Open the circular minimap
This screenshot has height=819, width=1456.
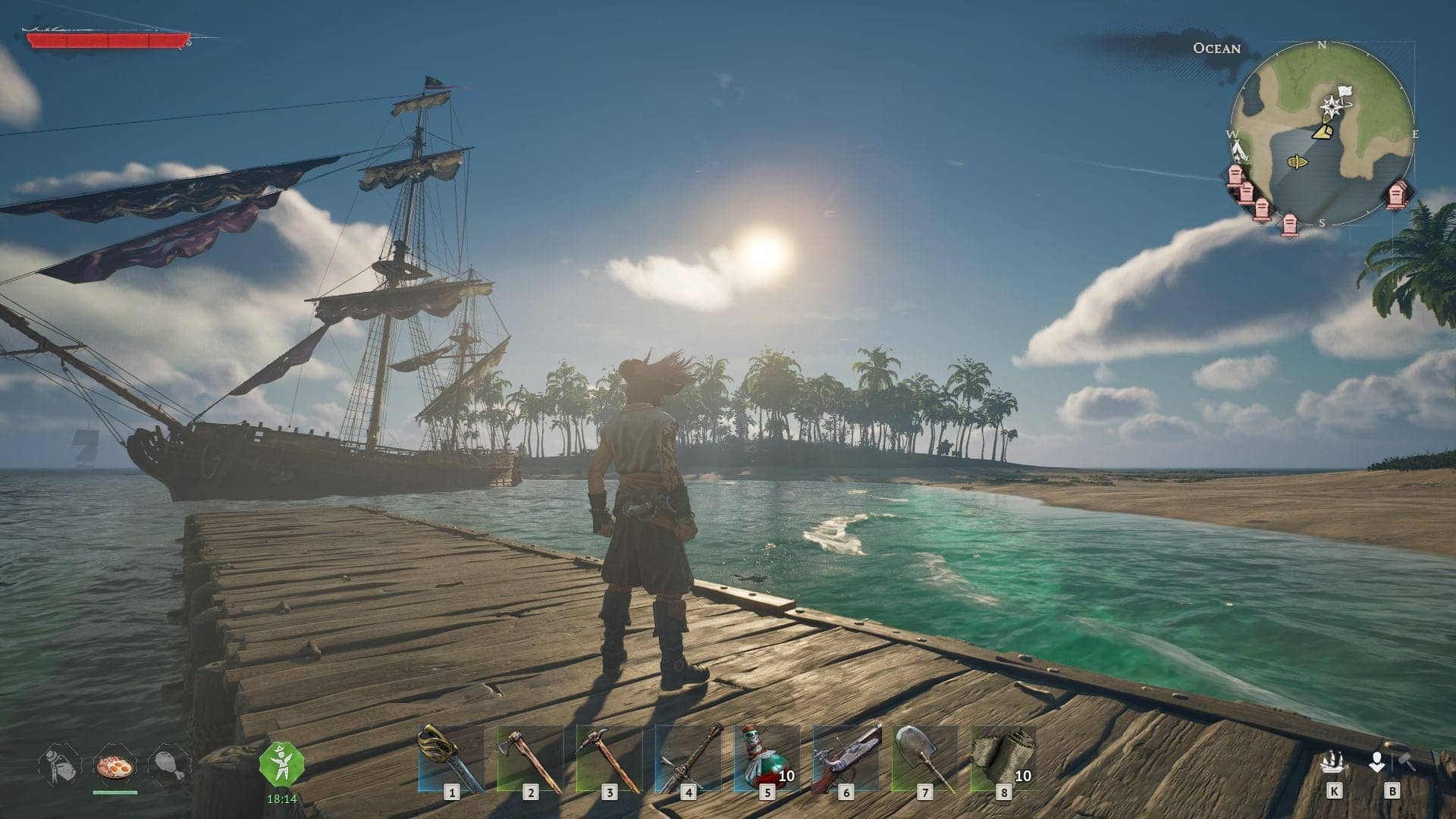(x=1321, y=134)
